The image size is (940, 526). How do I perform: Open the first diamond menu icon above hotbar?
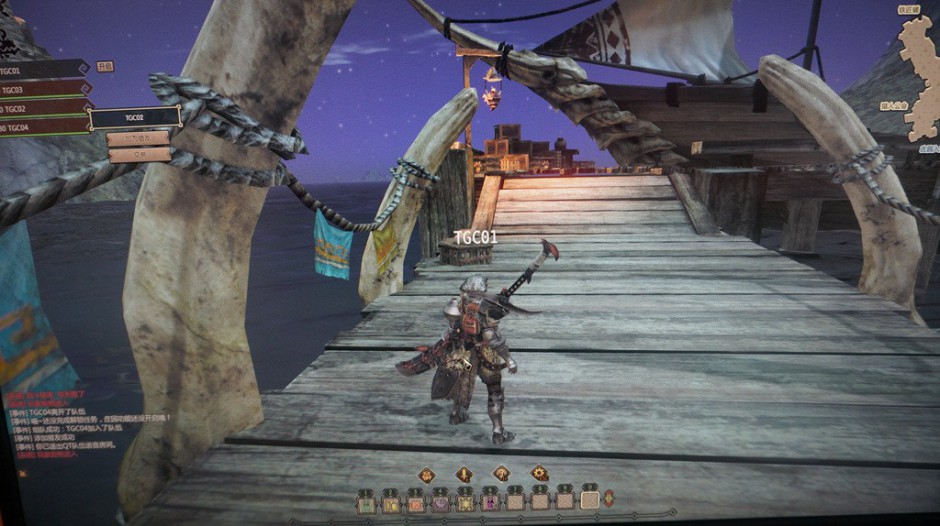pyautogui.click(x=426, y=474)
